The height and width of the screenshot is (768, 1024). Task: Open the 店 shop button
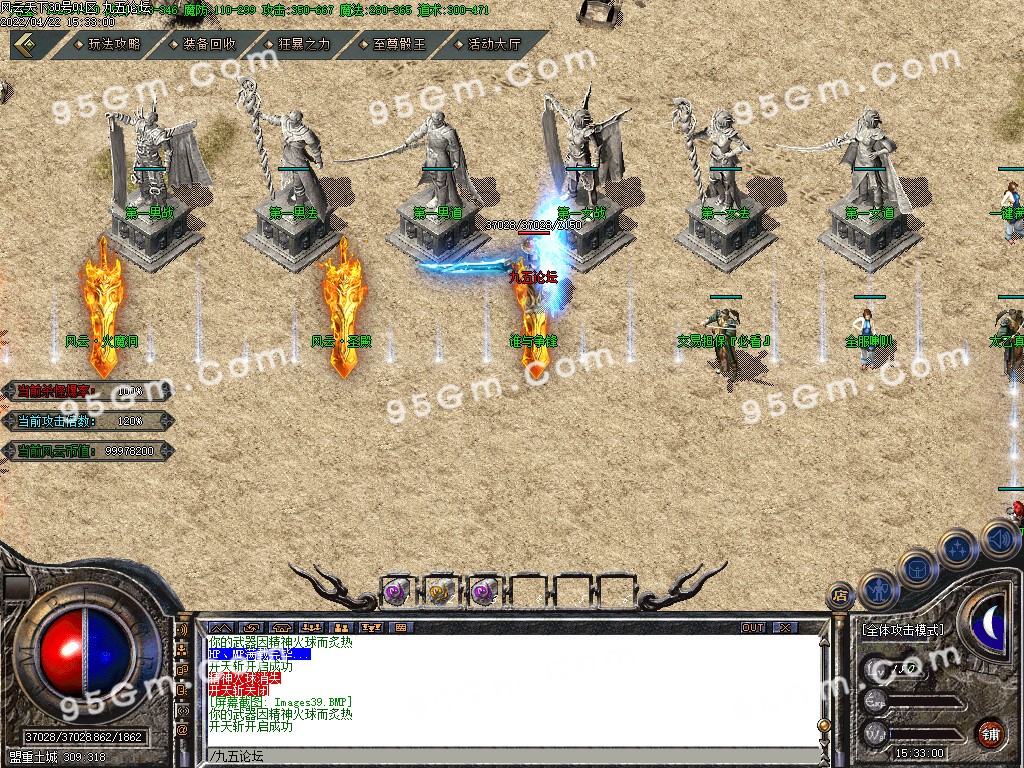click(x=840, y=595)
